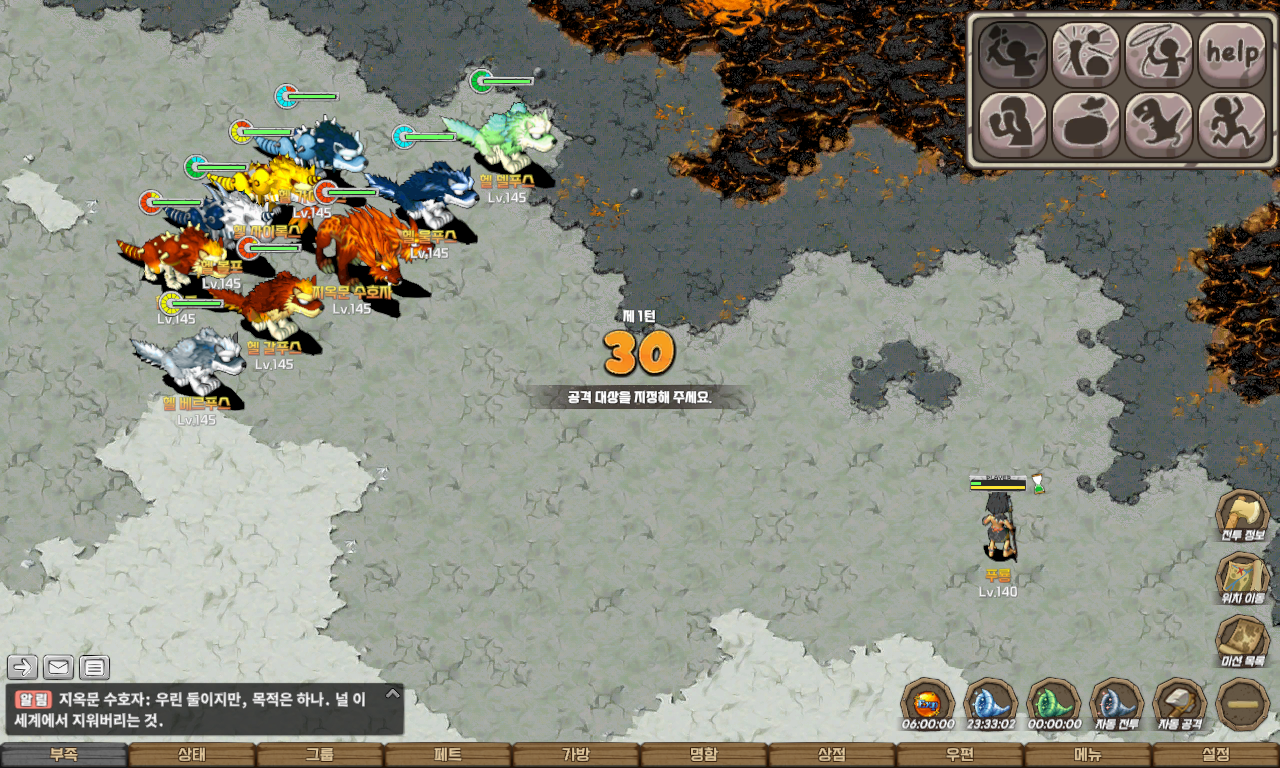Open the 상점 shop tab
The image size is (1280, 768).
click(832, 755)
